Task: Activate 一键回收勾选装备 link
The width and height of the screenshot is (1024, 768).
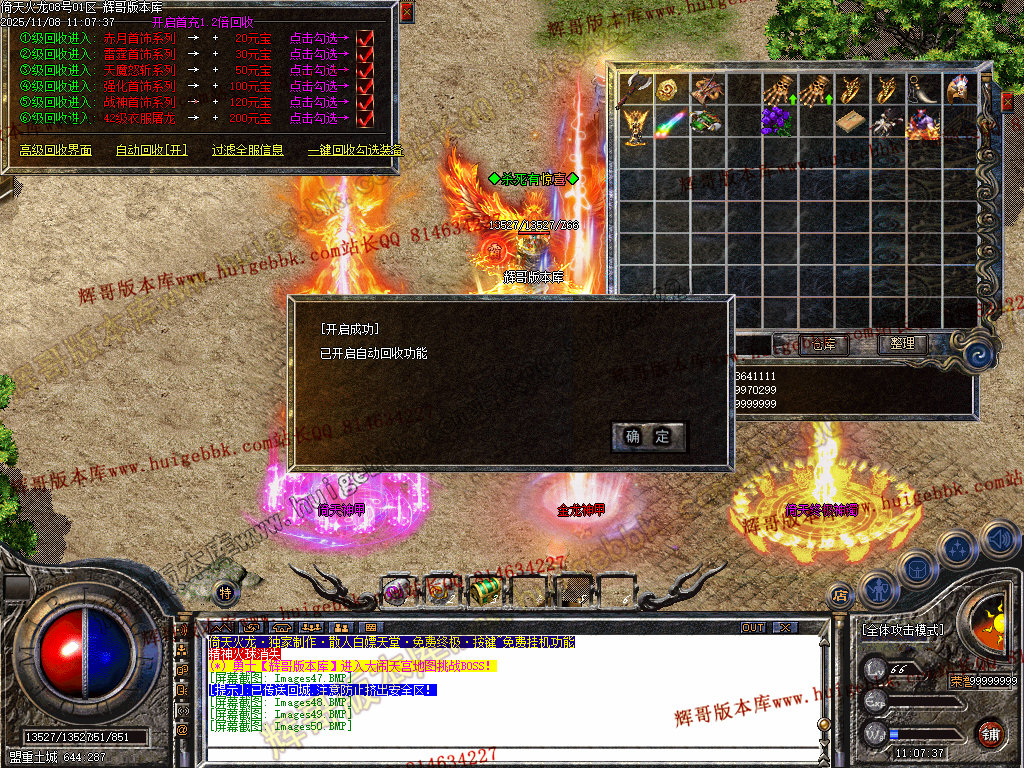Action: click(355, 150)
